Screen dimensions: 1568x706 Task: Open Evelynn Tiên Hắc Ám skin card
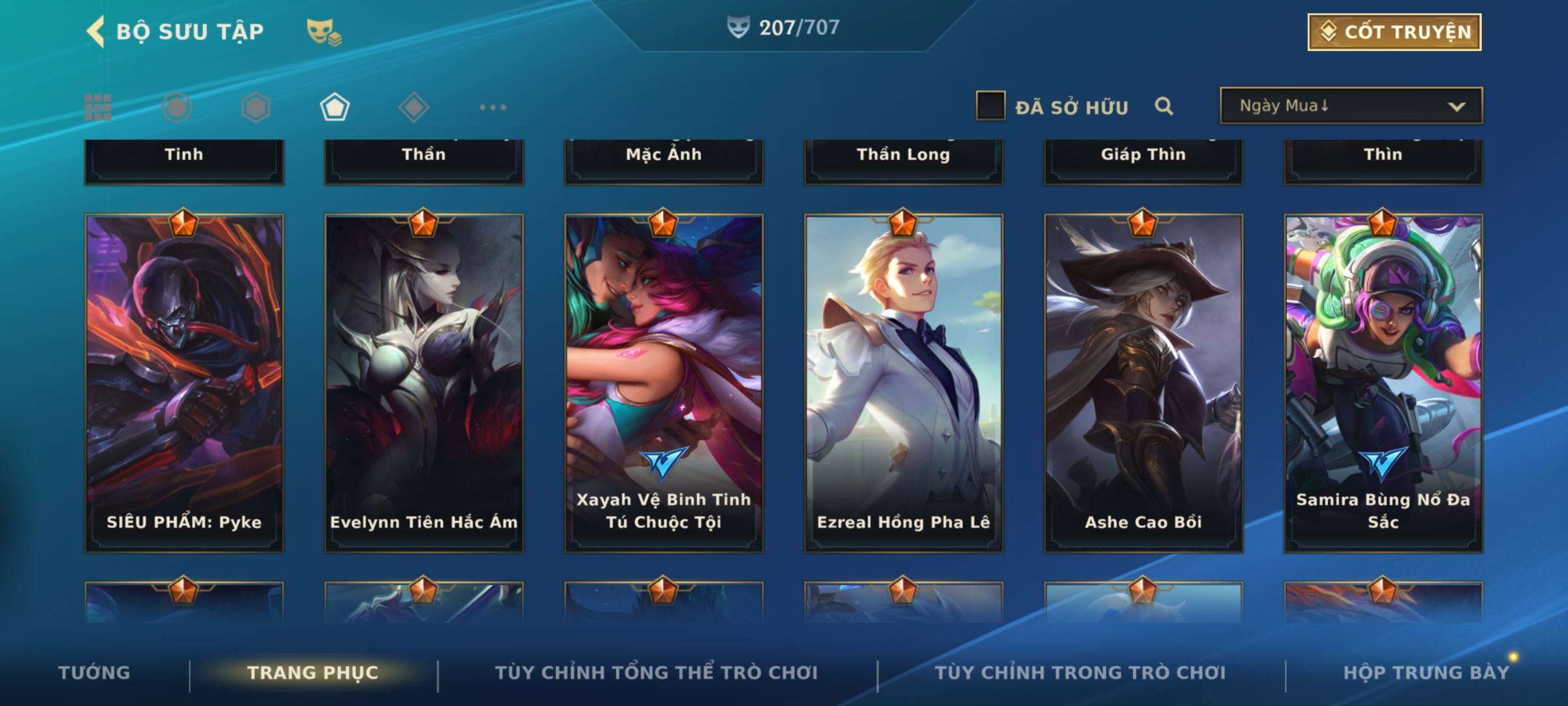(424, 383)
